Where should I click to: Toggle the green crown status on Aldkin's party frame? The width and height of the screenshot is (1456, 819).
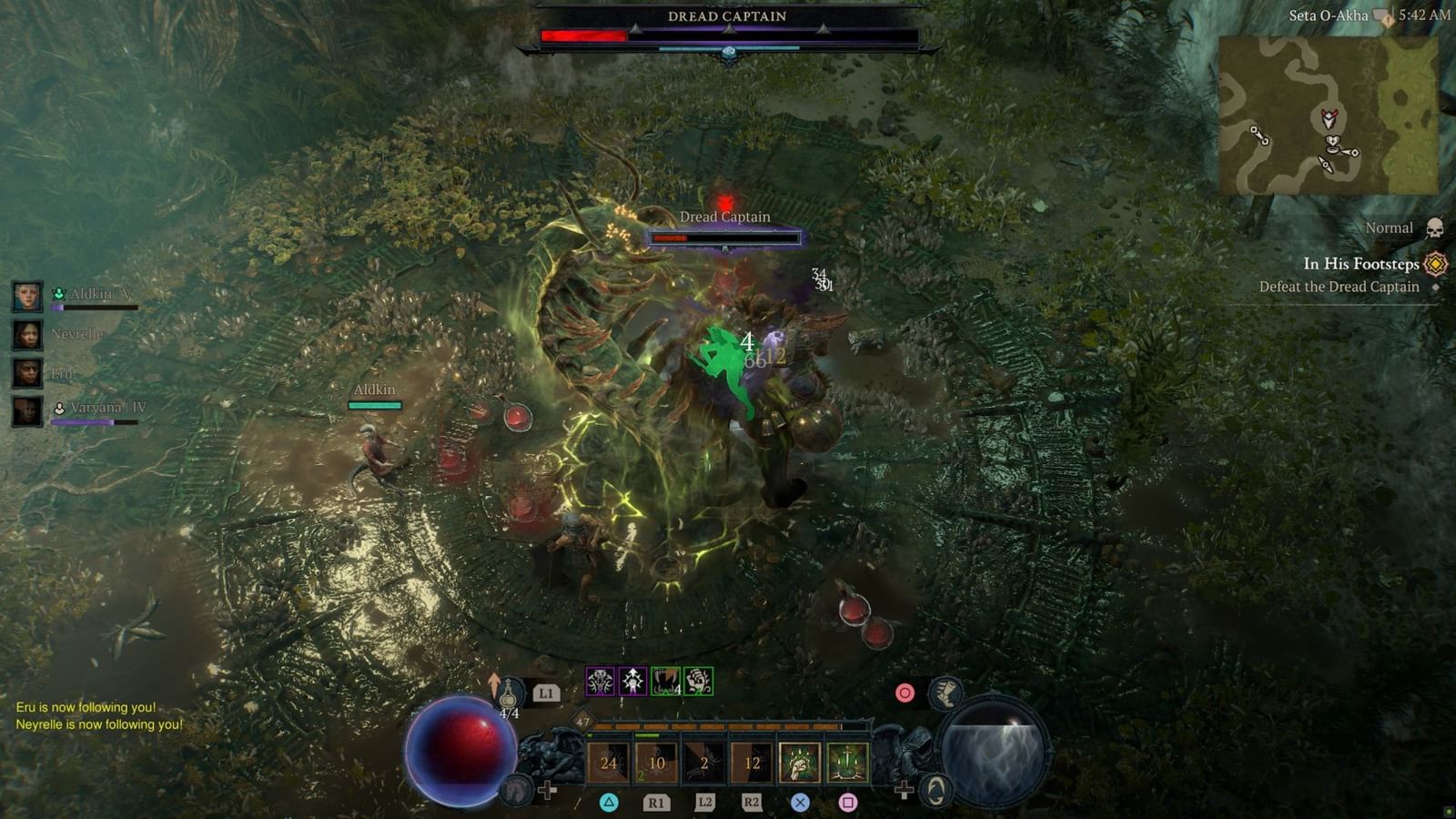pyautogui.click(x=58, y=293)
